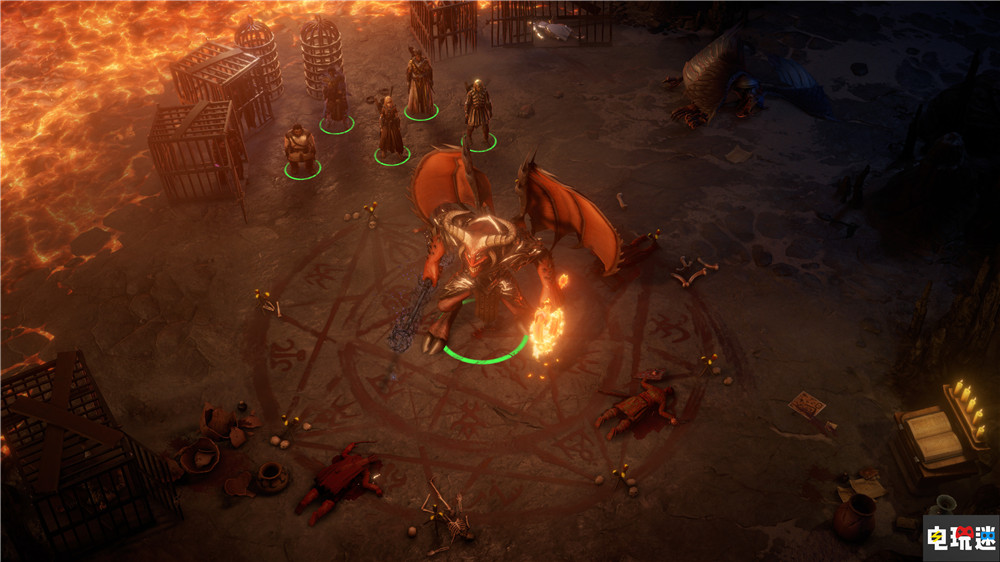Select the stocky dwarf party member
The width and height of the screenshot is (1000, 562).
(x=300, y=150)
